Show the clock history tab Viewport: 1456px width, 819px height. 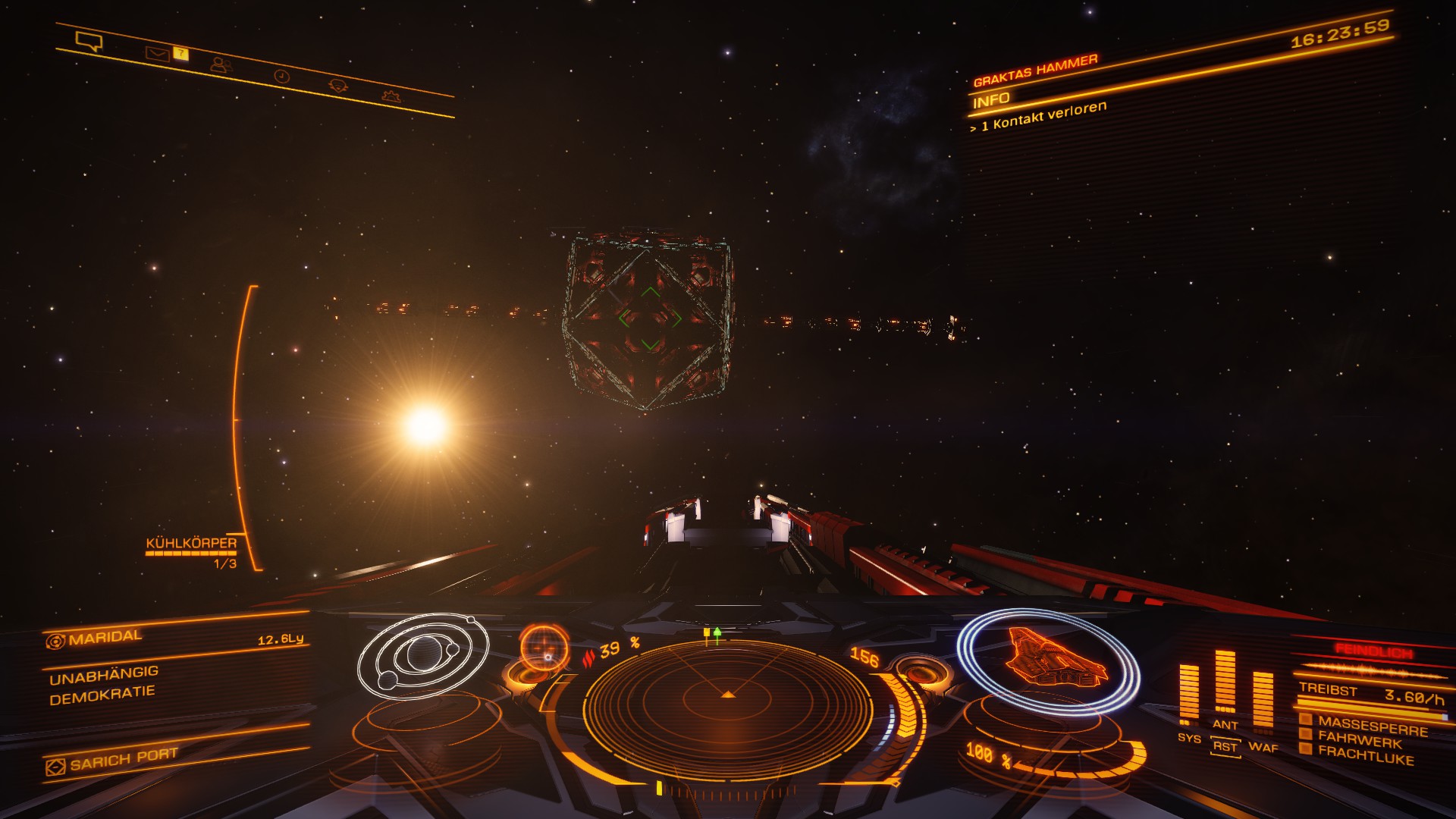tap(281, 77)
